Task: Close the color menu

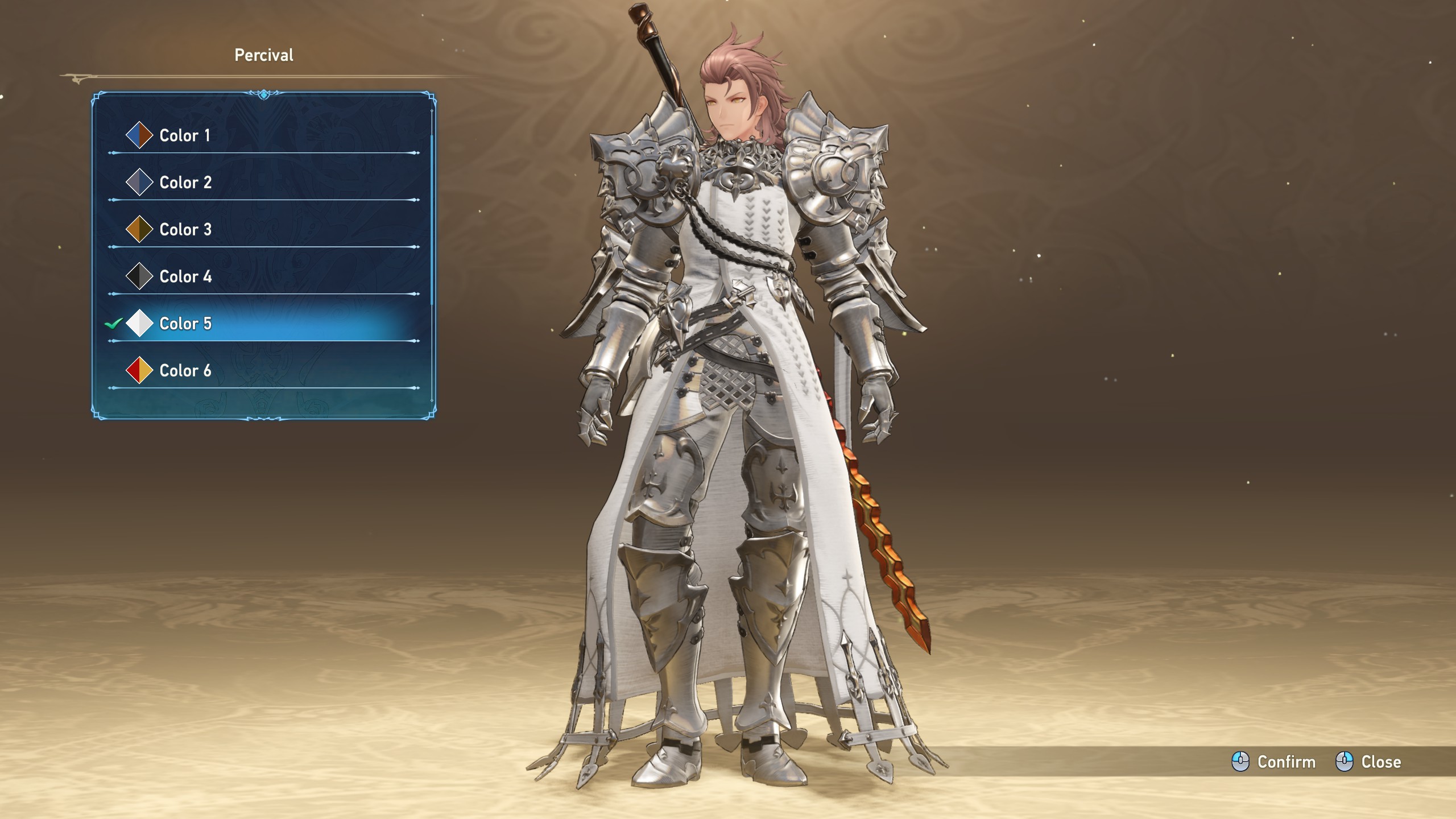Action: pyautogui.click(x=1368, y=762)
